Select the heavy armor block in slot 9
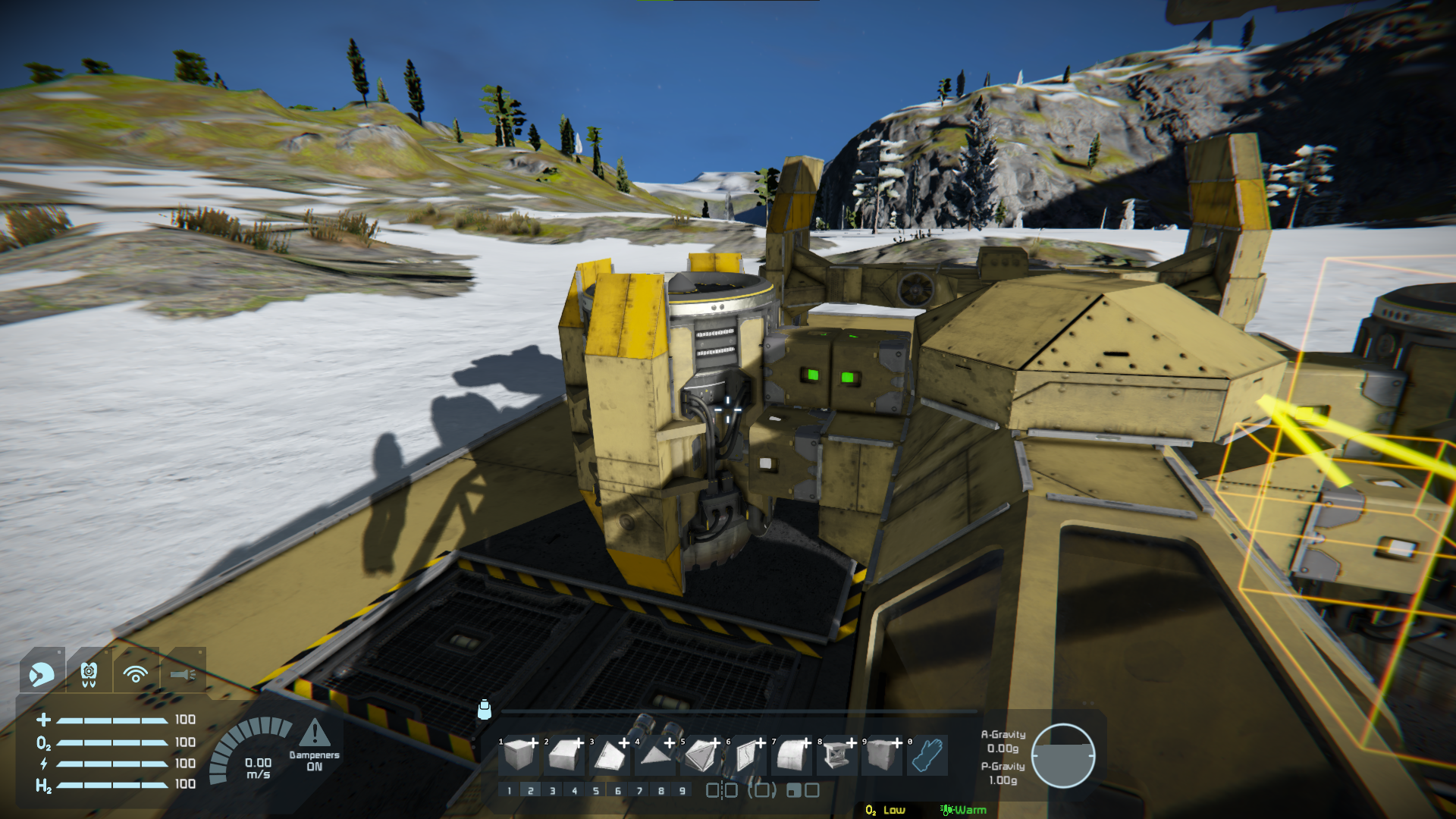The width and height of the screenshot is (1456, 819). click(x=881, y=755)
